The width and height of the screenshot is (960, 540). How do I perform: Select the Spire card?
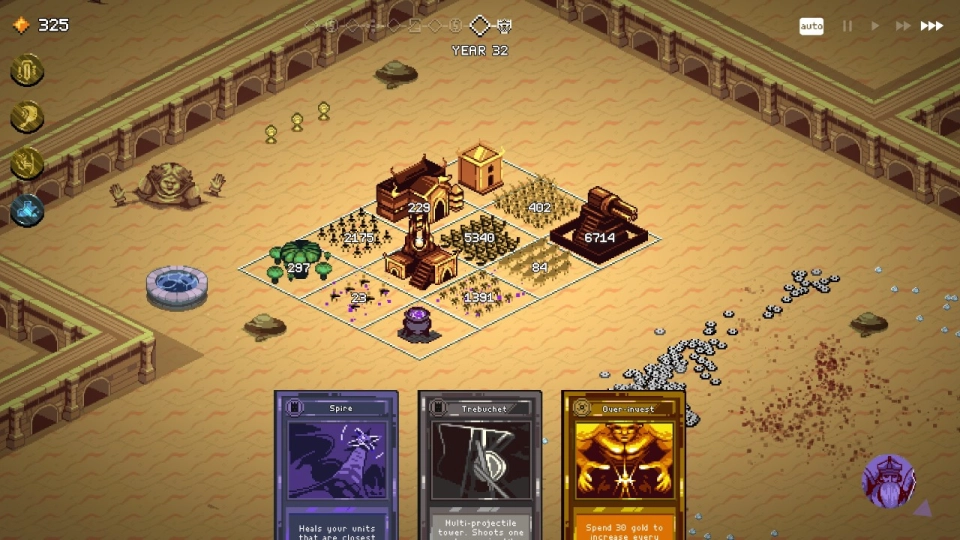[336, 465]
